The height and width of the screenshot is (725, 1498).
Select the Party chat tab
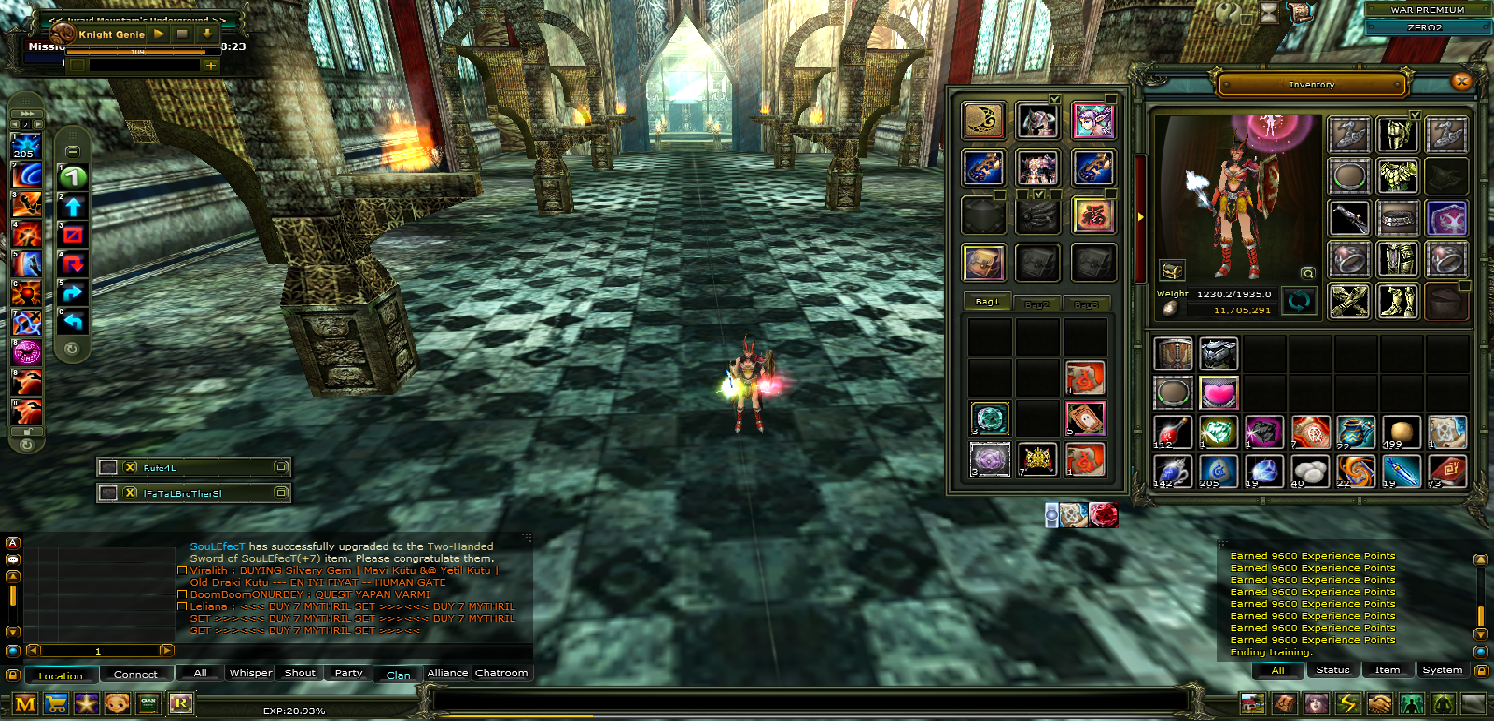(349, 673)
